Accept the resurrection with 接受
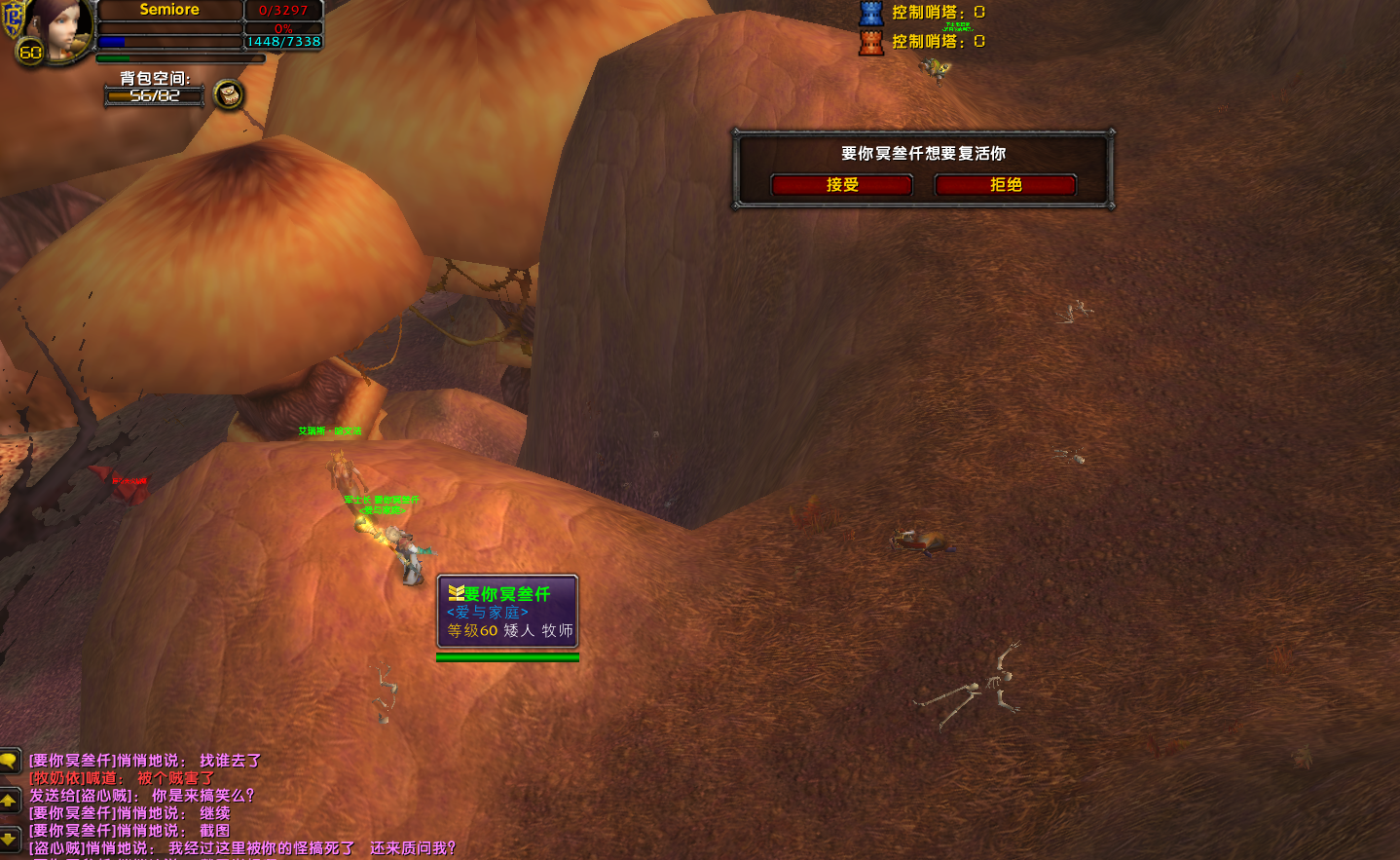Image resolution: width=1400 pixels, height=860 pixels. 841,185
